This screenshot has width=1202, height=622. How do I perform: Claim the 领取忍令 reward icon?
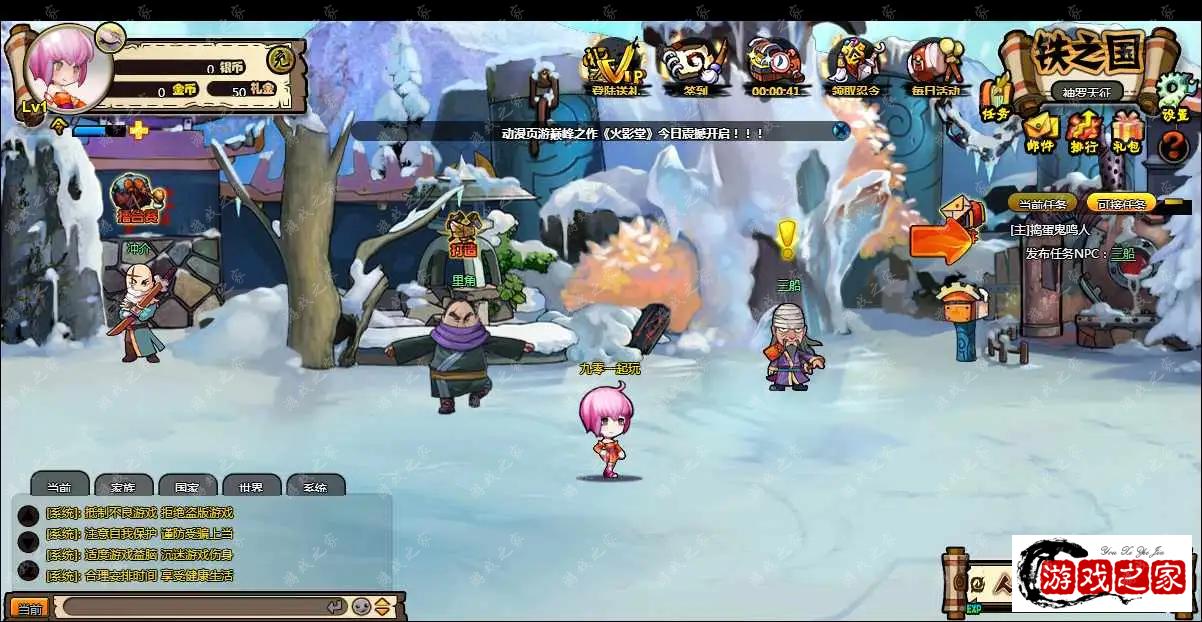(855, 66)
